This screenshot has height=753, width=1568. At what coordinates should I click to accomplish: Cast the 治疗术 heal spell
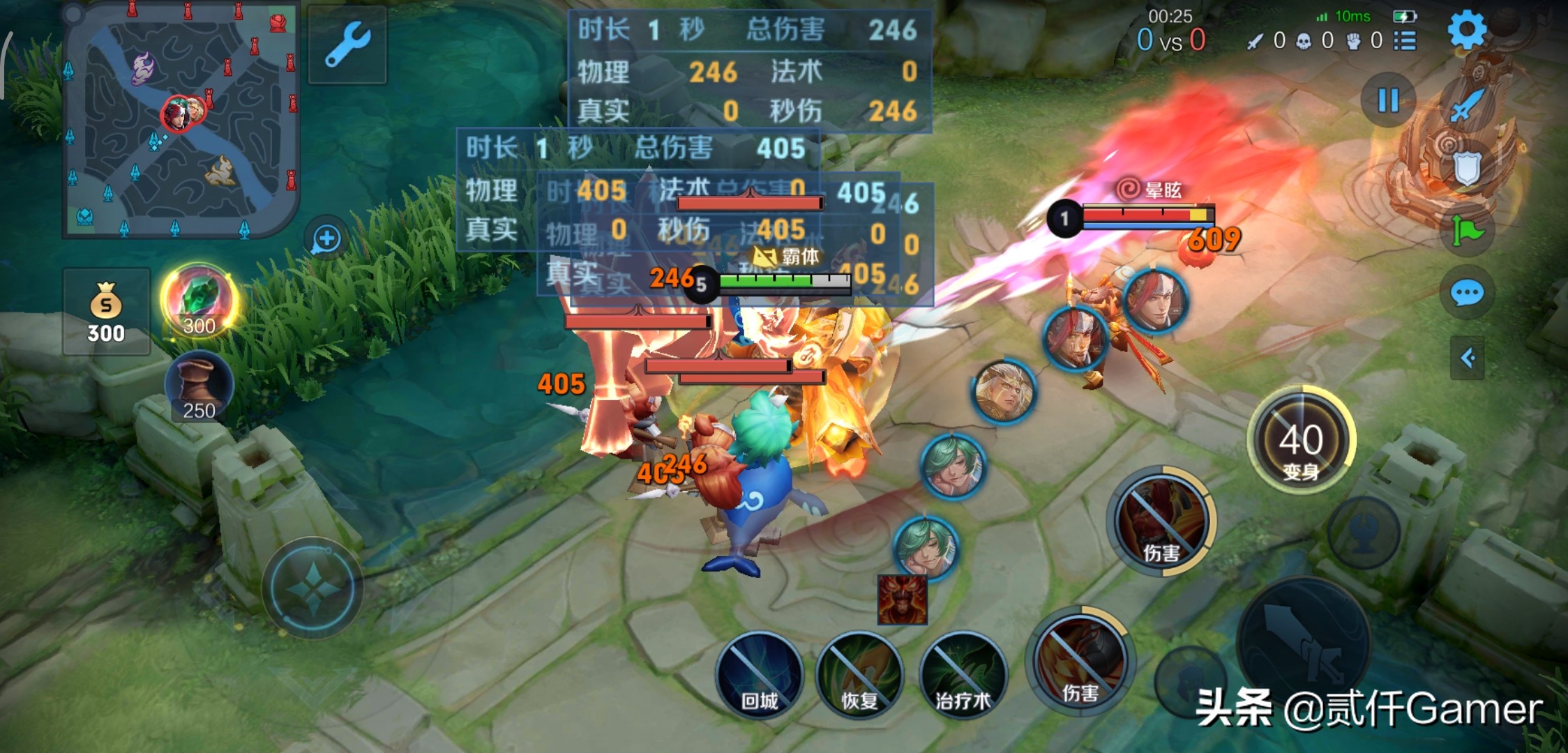963,674
